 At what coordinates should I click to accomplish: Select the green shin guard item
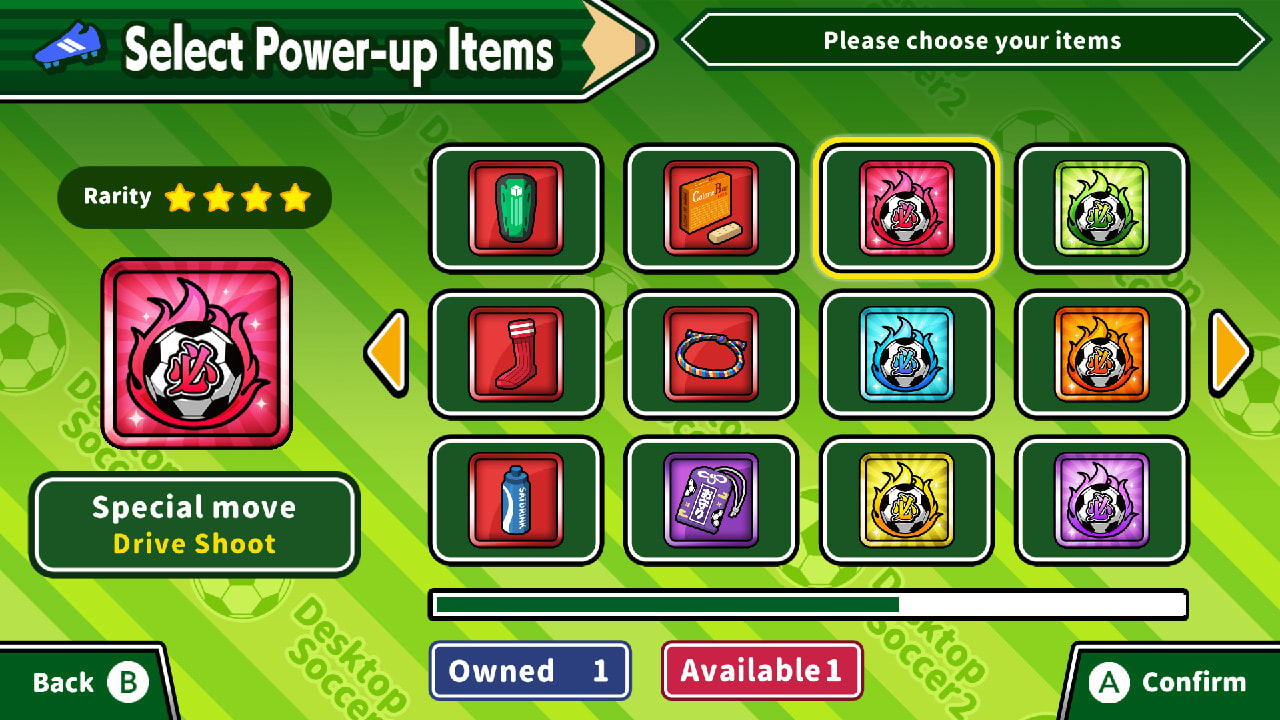(515, 207)
